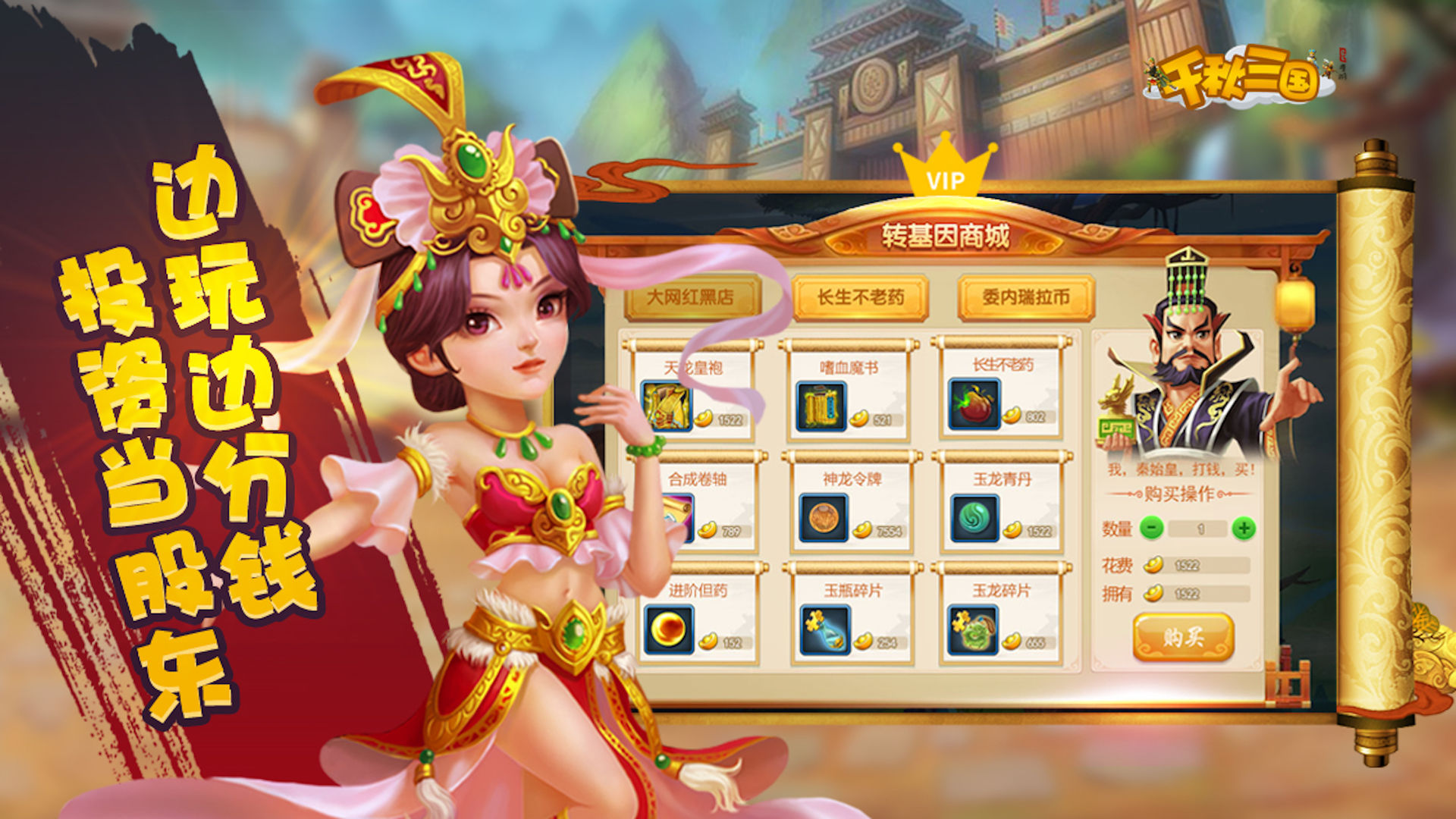
Task: Open the 大网红黑店 shop tab
Action: pos(694,294)
